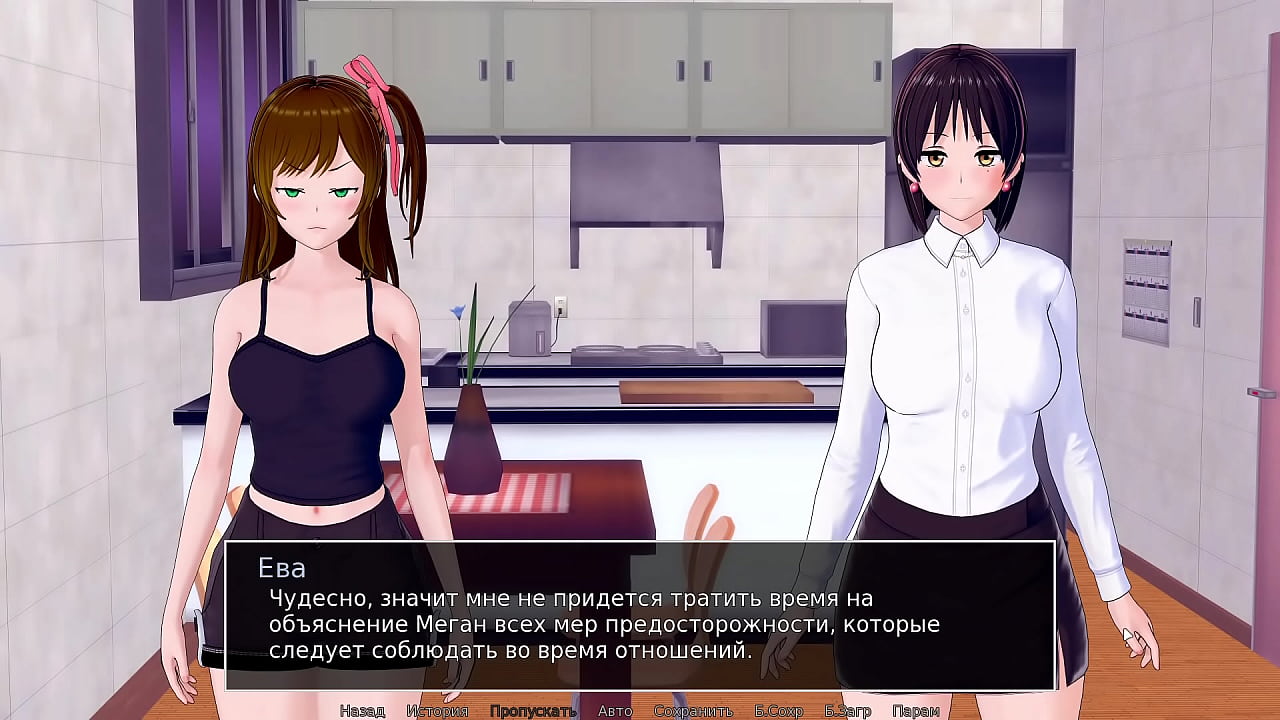Open the Сохранить save menu

[693, 711]
